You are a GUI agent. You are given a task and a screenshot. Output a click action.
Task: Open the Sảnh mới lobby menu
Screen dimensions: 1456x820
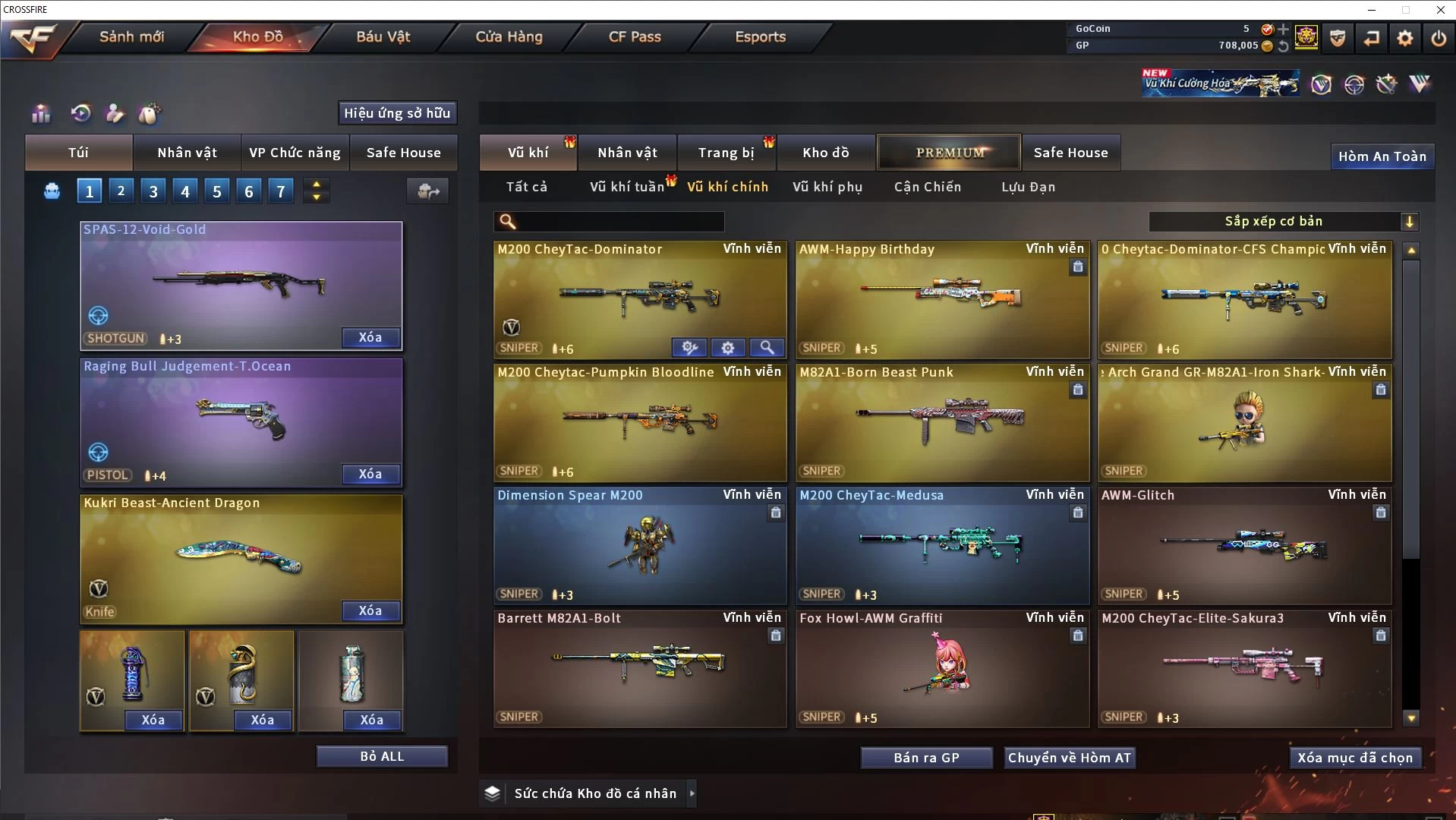tap(131, 37)
